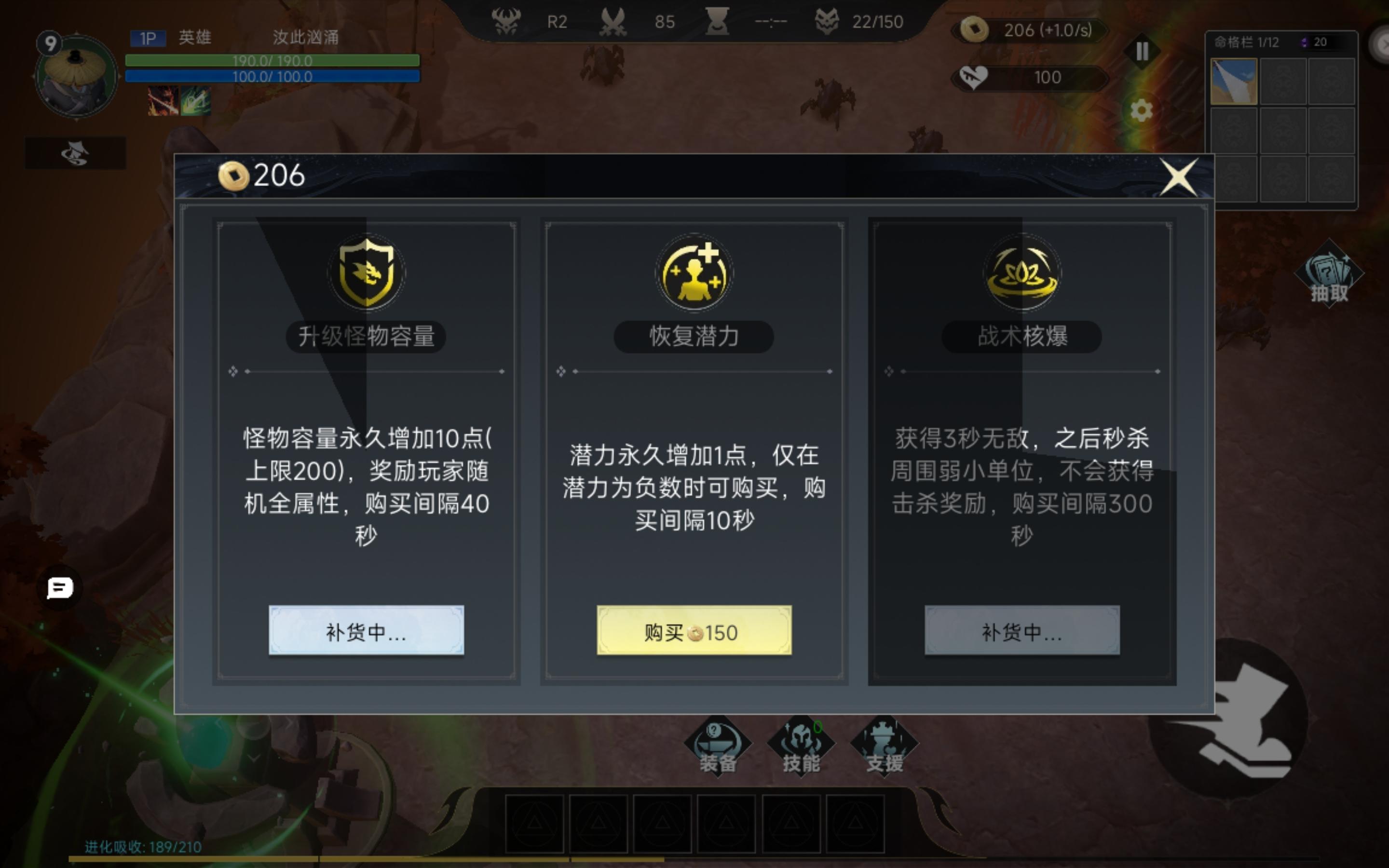Click the monster counter showing 22/150
Image resolution: width=1389 pixels, height=868 pixels.
[867, 22]
